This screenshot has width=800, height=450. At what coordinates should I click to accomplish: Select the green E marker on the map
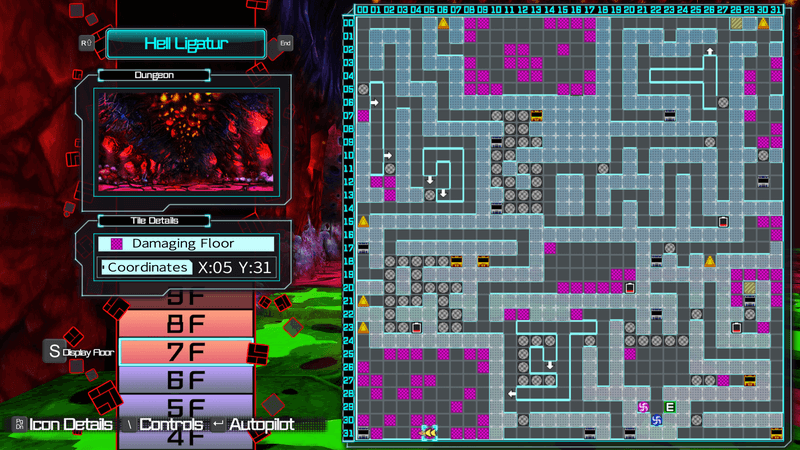point(670,407)
